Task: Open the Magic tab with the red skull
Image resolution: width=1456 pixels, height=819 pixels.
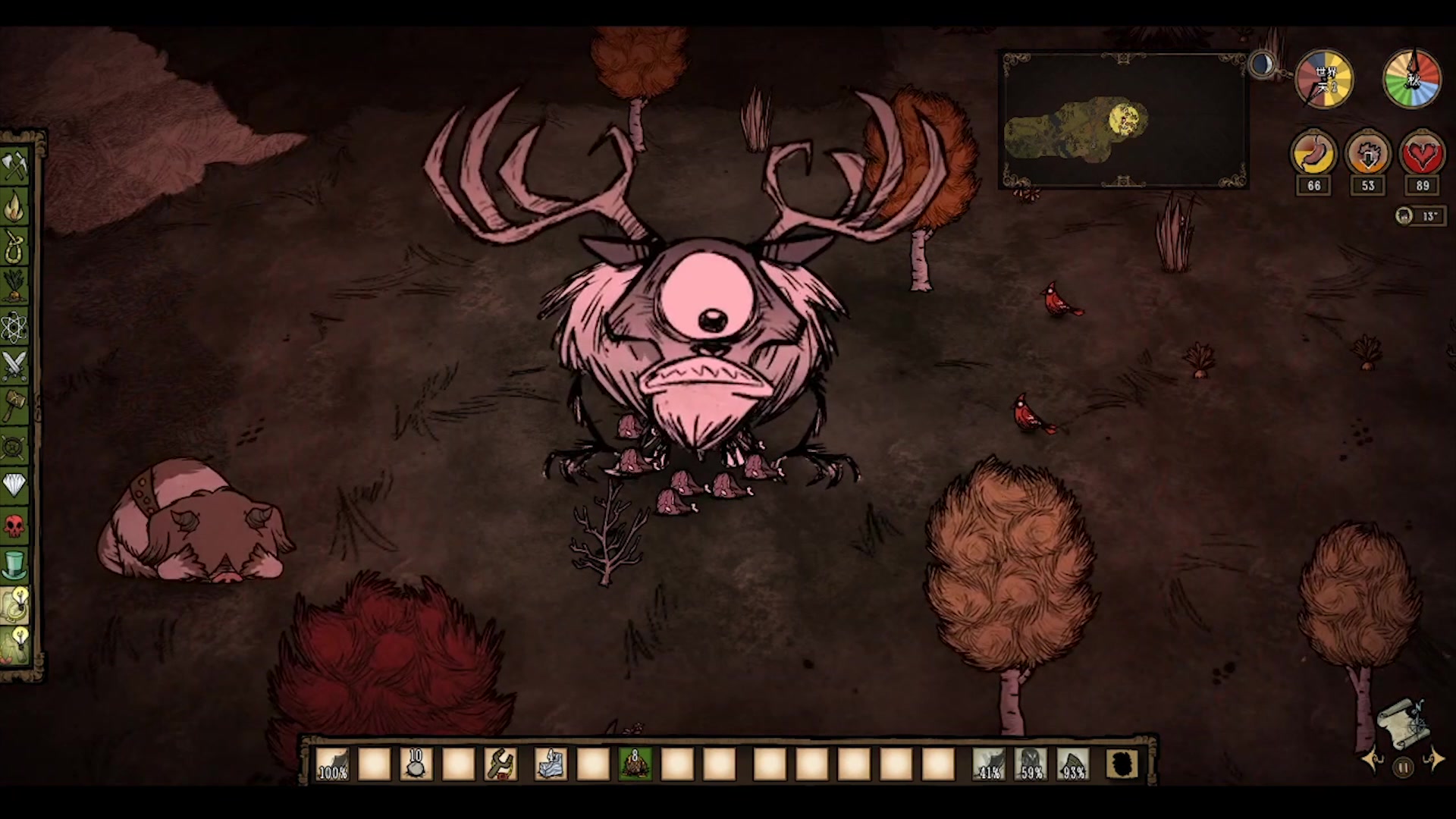Action: (15, 524)
